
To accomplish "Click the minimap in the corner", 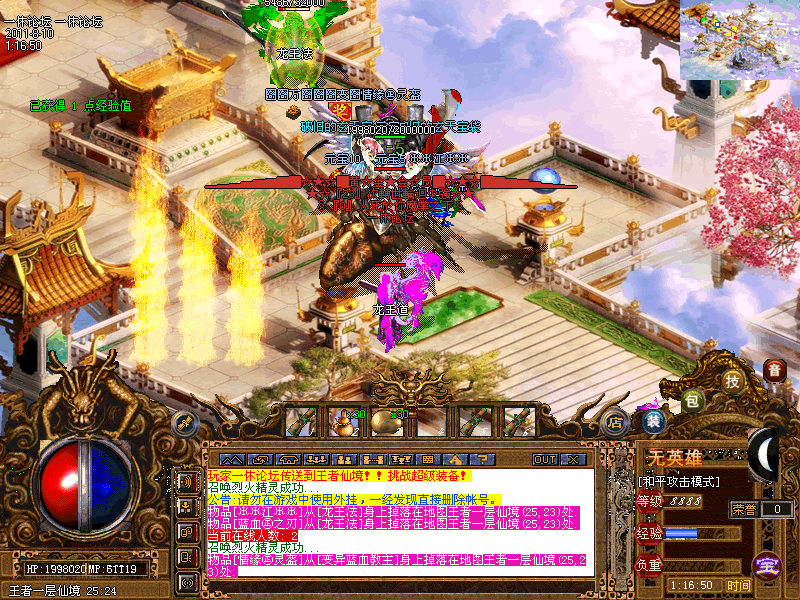I will click(740, 40).
